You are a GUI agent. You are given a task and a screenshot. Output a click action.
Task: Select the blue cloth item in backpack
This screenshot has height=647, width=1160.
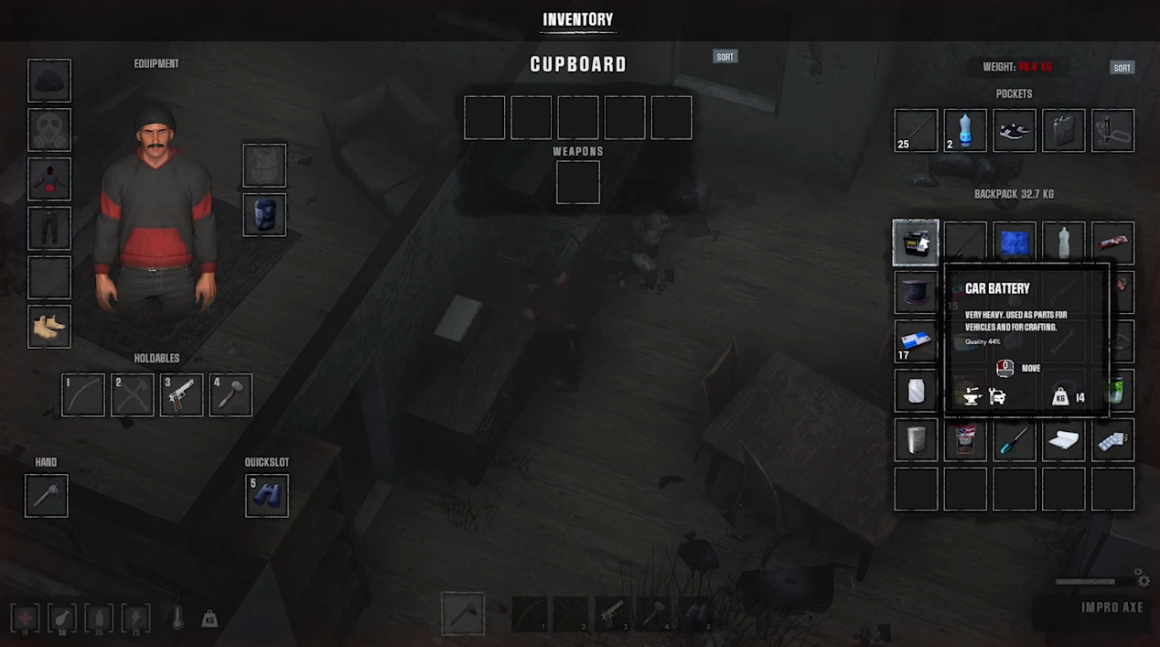point(1014,243)
